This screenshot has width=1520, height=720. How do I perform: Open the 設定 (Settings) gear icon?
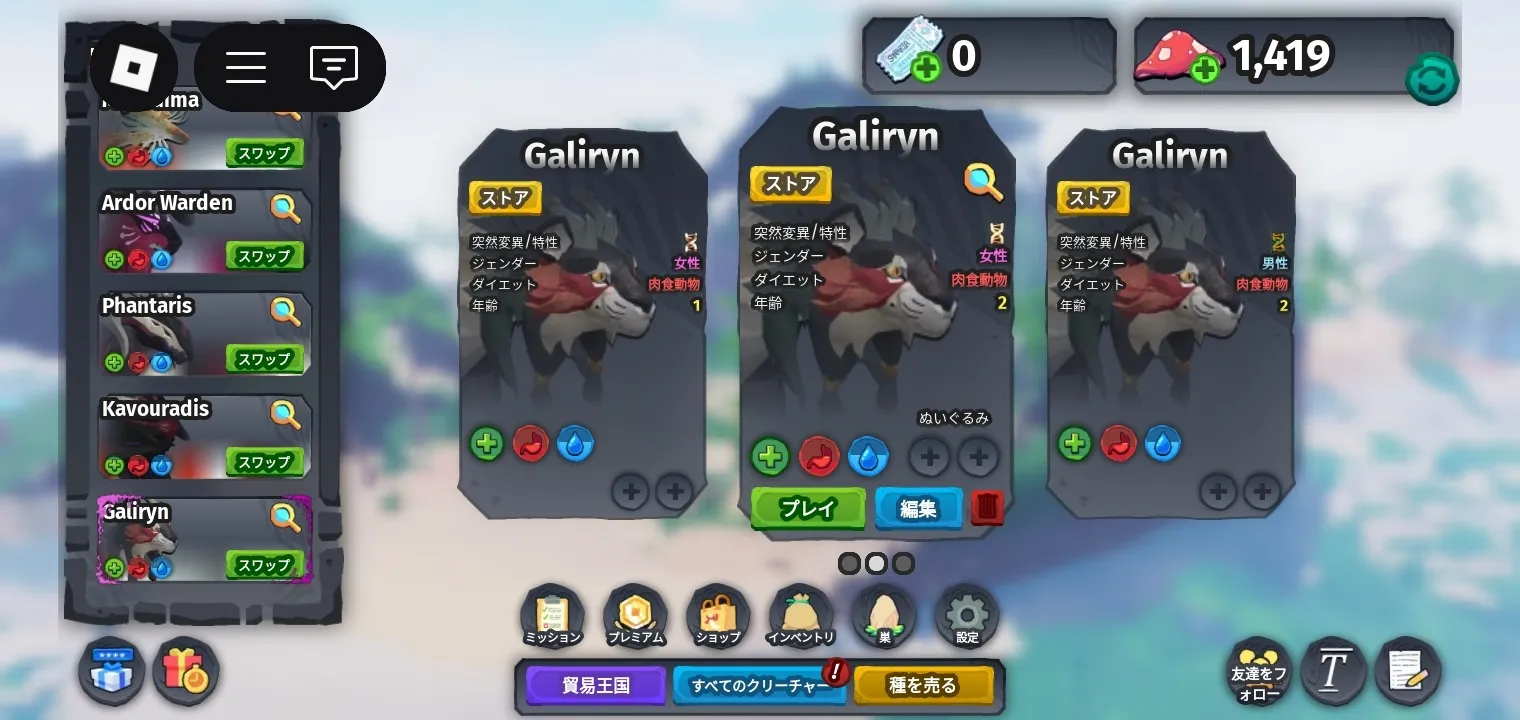[x=967, y=615]
